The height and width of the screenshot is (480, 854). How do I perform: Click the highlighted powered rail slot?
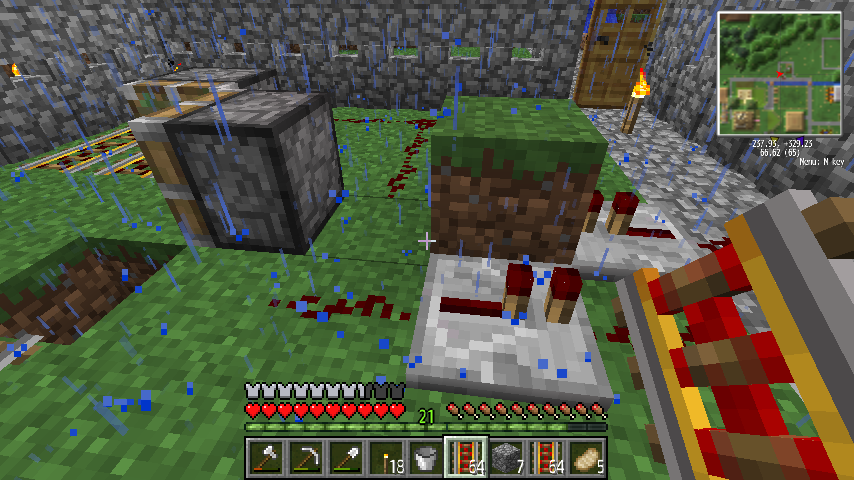(465, 458)
